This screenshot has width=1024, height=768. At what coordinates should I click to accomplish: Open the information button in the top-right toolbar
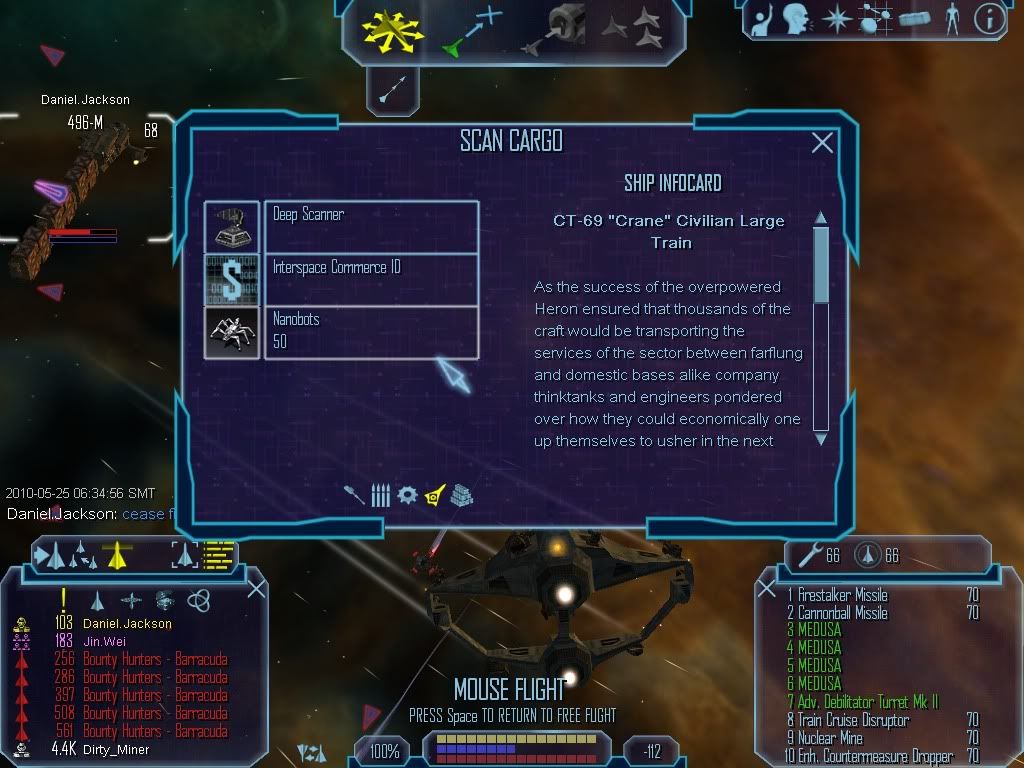click(989, 19)
